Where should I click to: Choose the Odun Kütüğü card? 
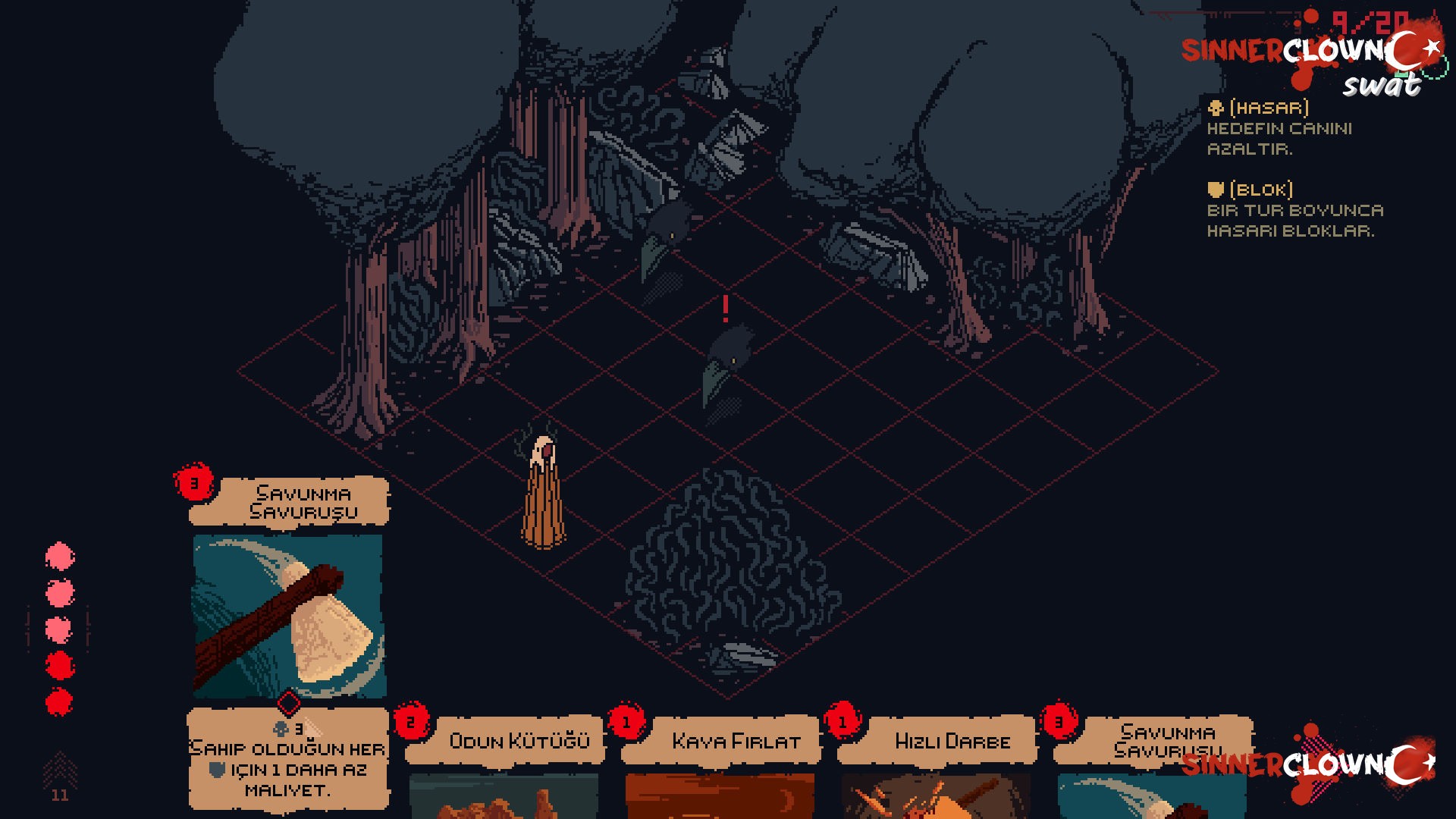pyautogui.click(x=504, y=766)
